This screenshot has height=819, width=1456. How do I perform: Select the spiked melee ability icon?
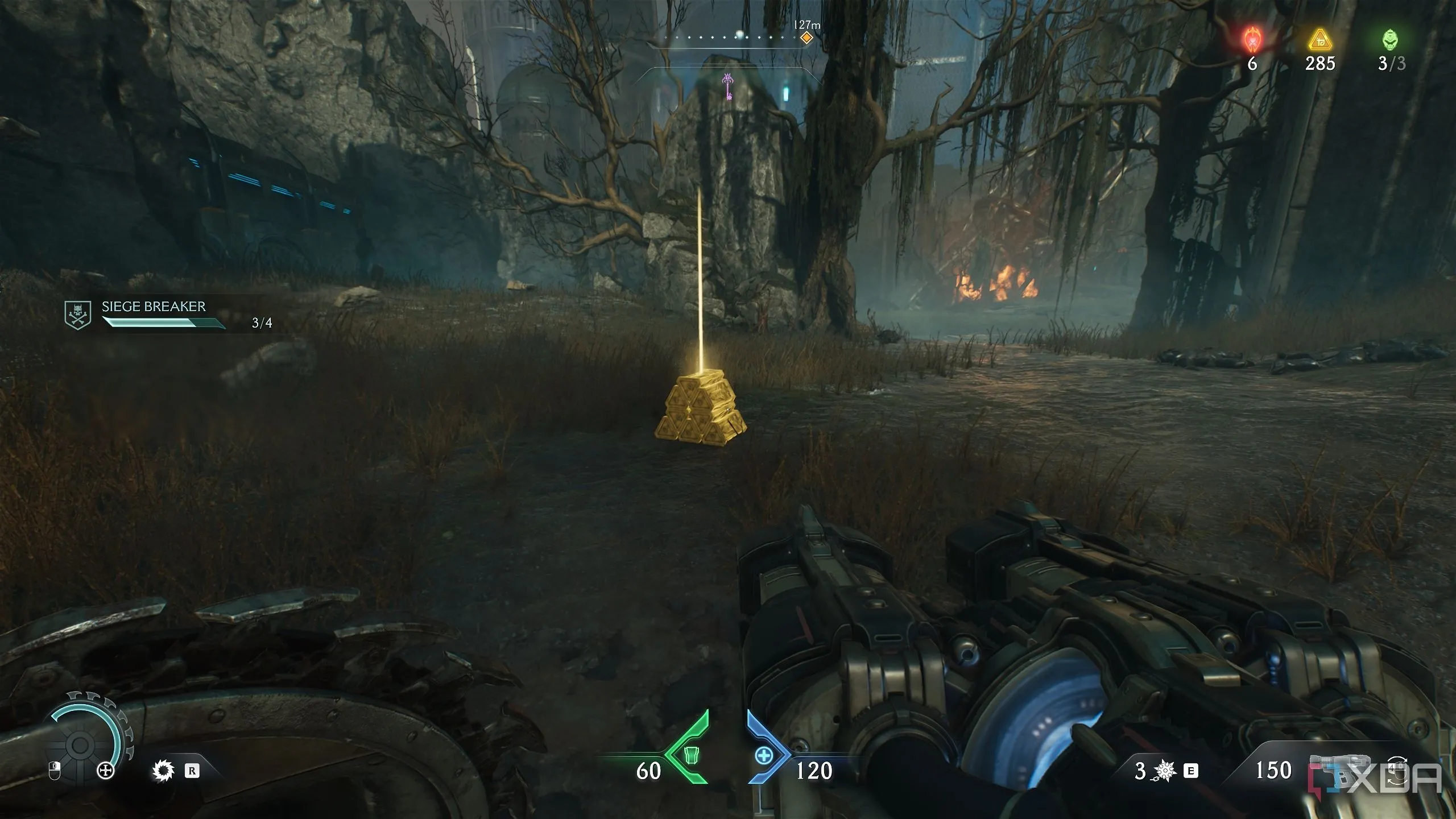click(163, 771)
